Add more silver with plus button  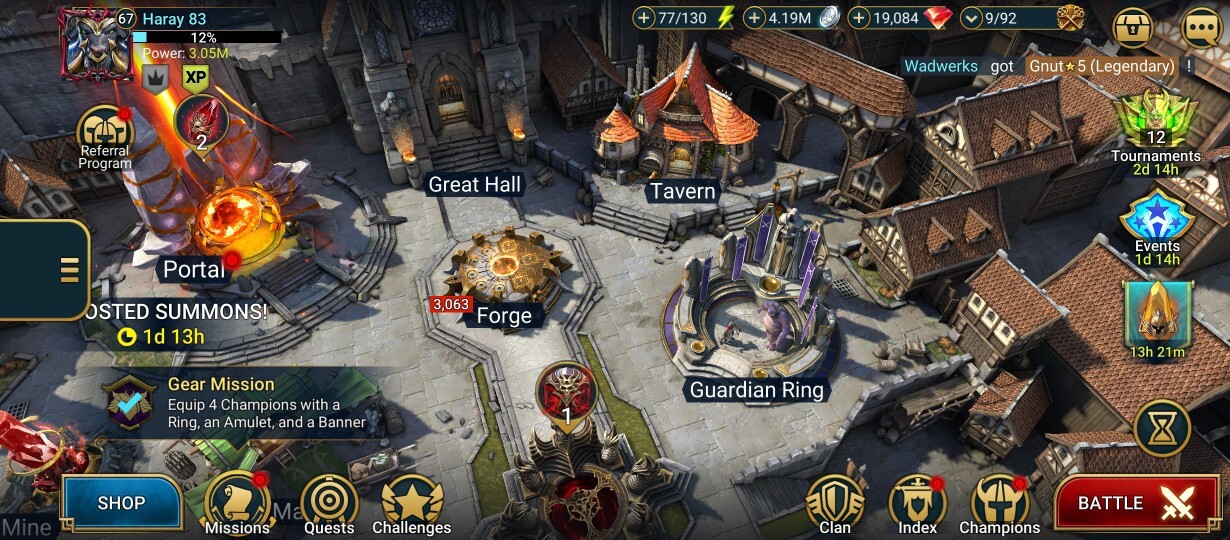(x=754, y=18)
